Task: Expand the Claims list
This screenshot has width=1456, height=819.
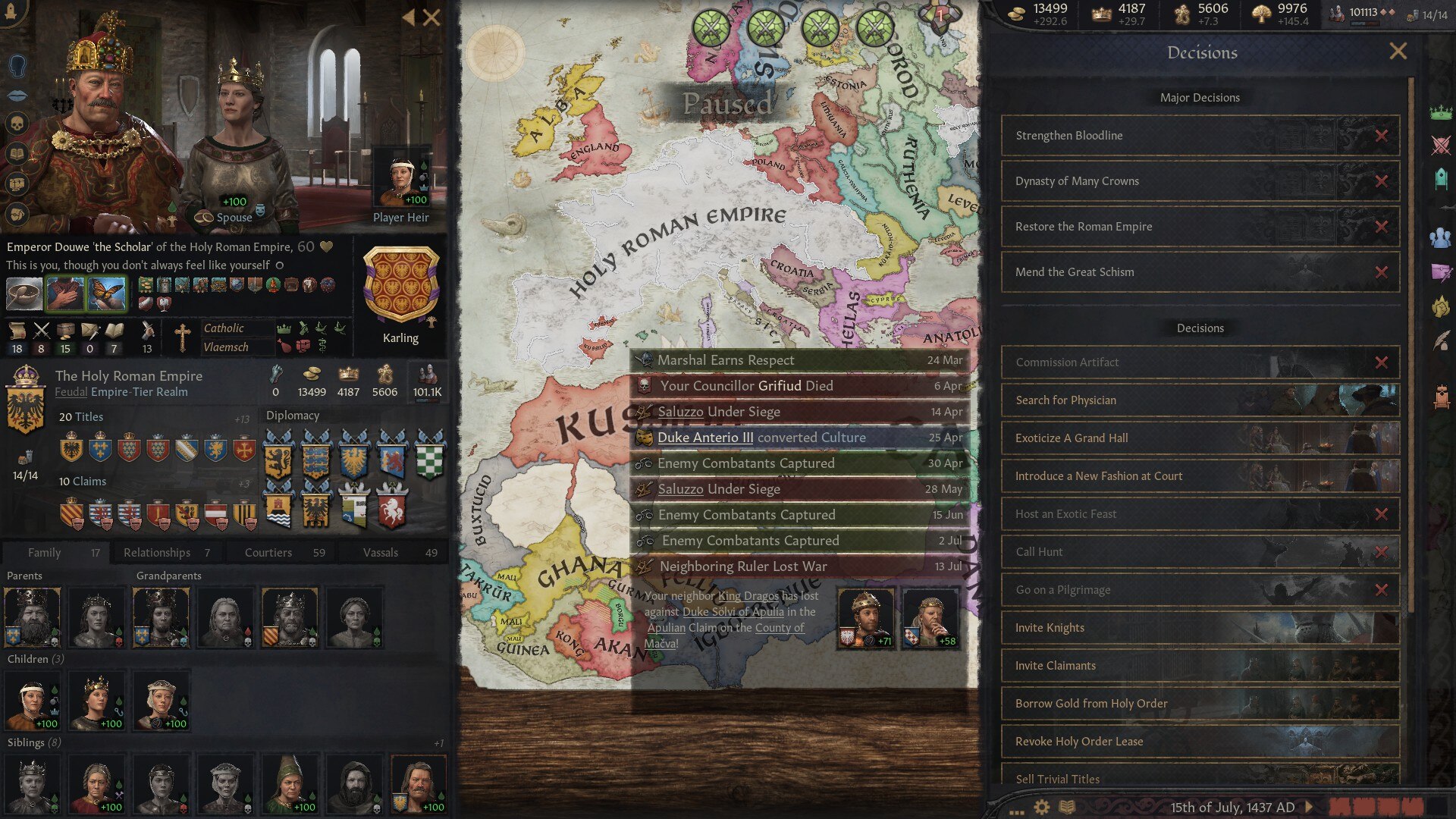Action: 243,482
